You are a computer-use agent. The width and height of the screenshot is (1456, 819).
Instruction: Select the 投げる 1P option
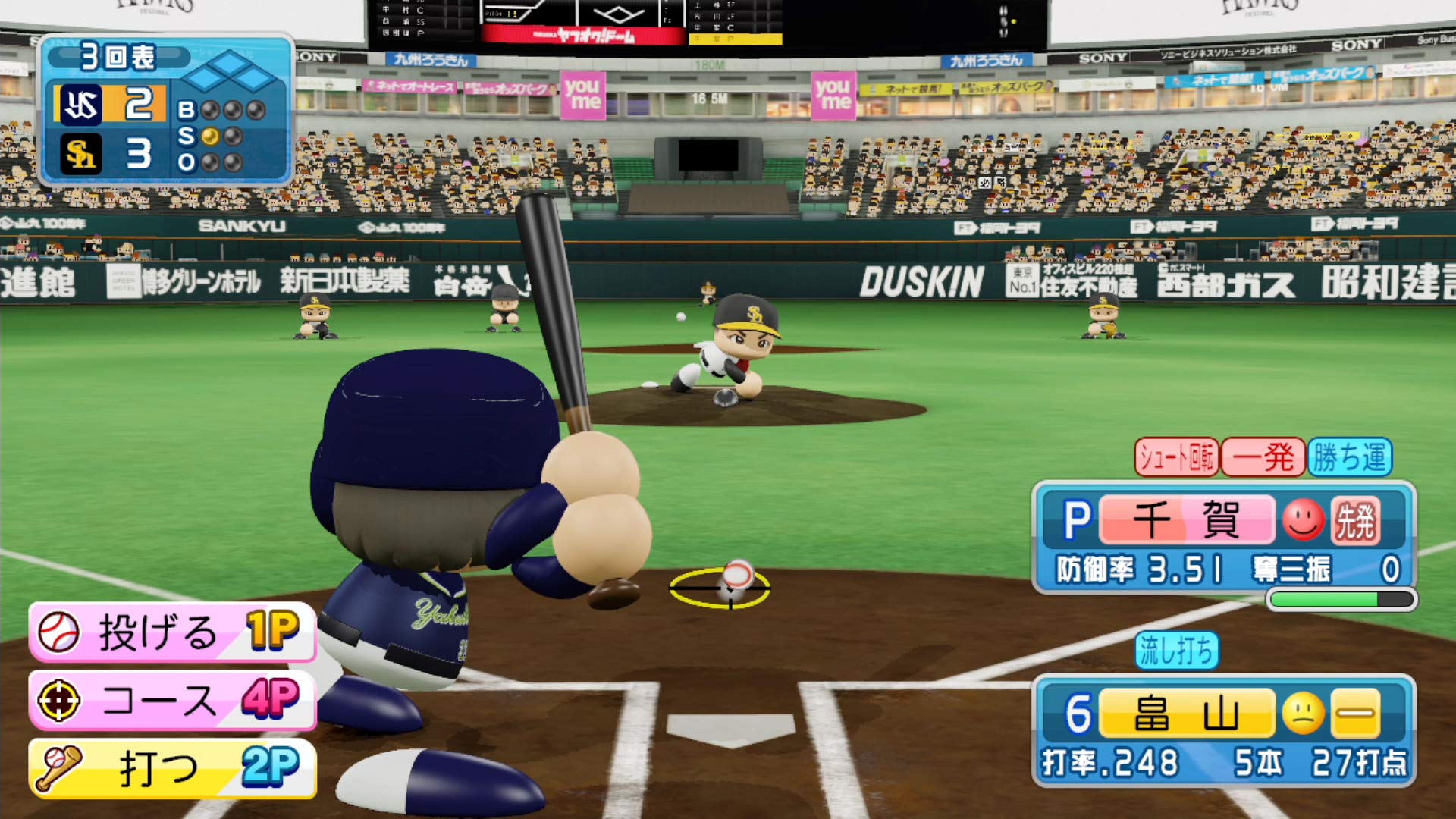(x=172, y=632)
